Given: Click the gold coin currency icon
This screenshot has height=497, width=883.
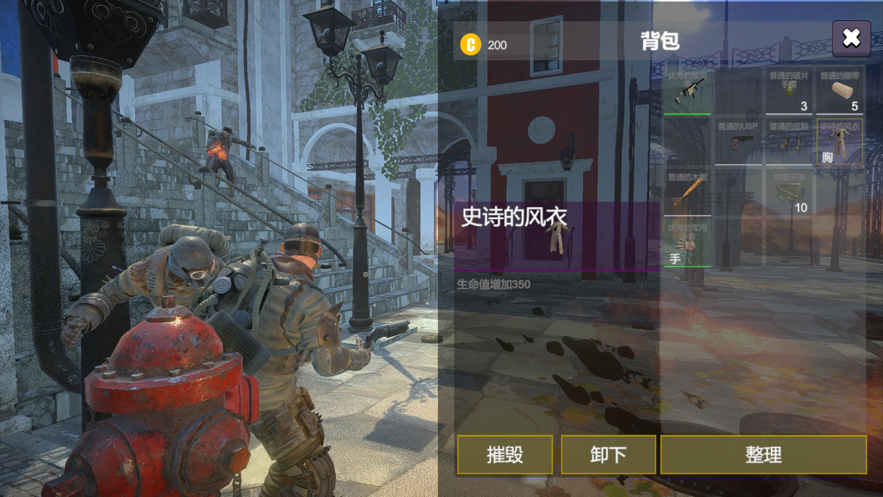Looking at the screenshot, I should pyautogui.click(x=470, y=44).
